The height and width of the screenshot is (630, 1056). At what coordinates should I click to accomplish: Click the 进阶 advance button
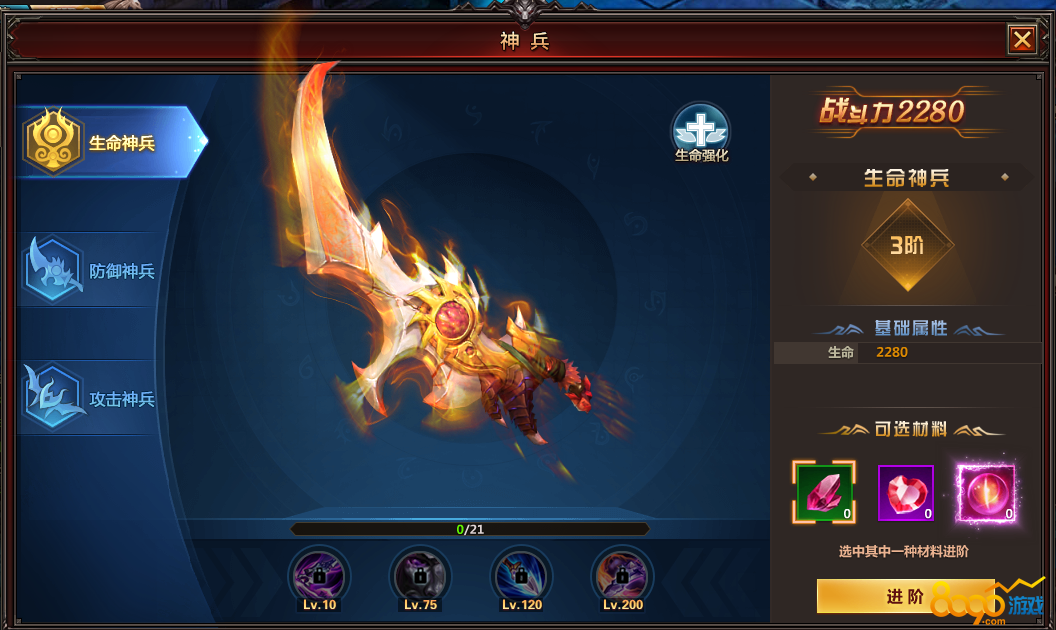coord(905,596)
